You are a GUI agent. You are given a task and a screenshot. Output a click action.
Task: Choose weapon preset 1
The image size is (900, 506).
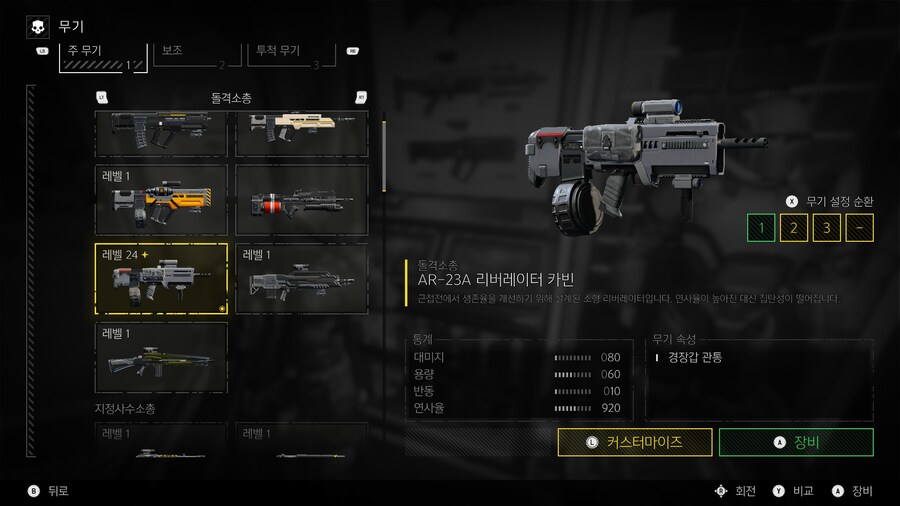point(761,228)
